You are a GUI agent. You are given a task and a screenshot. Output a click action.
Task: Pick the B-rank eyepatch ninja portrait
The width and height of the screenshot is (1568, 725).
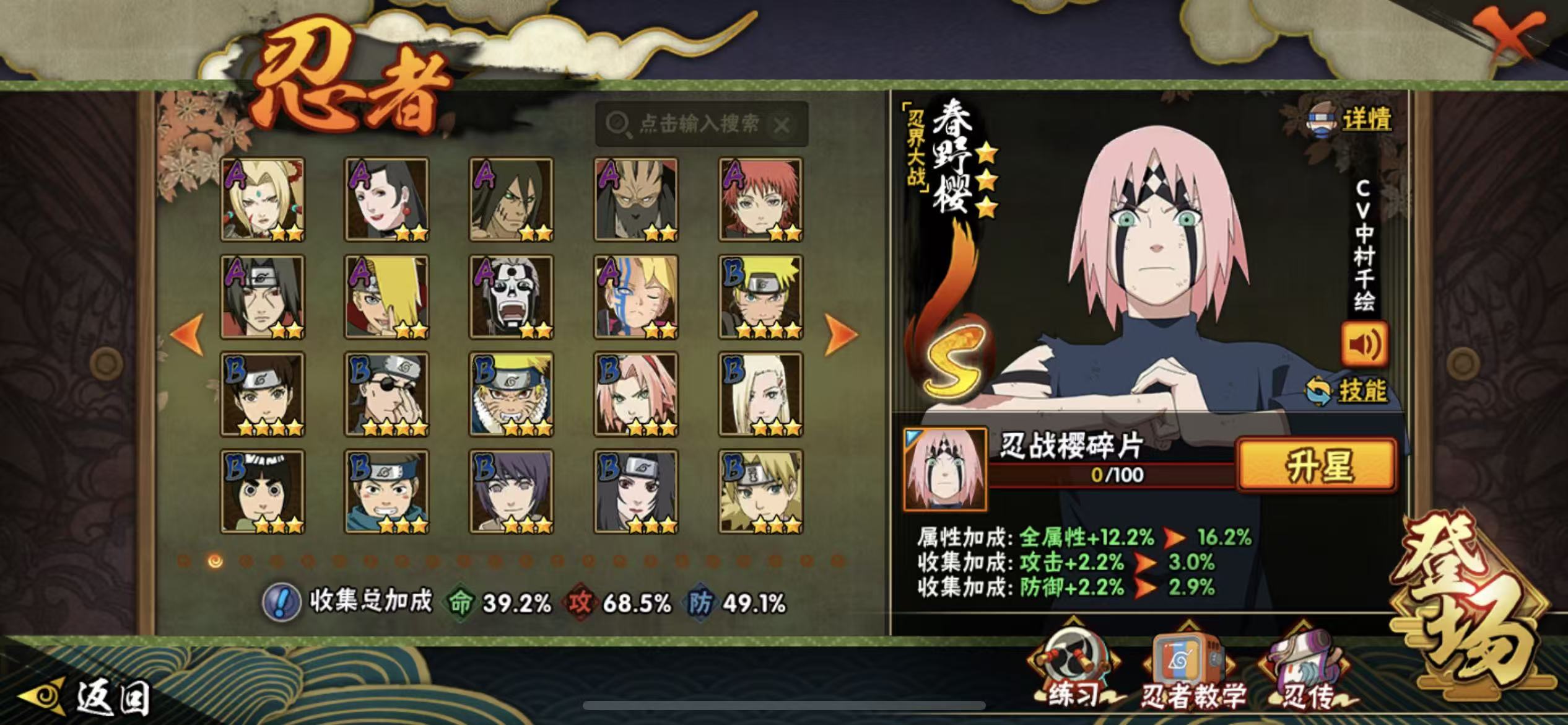pyautogui.click(x=387, y=394)
